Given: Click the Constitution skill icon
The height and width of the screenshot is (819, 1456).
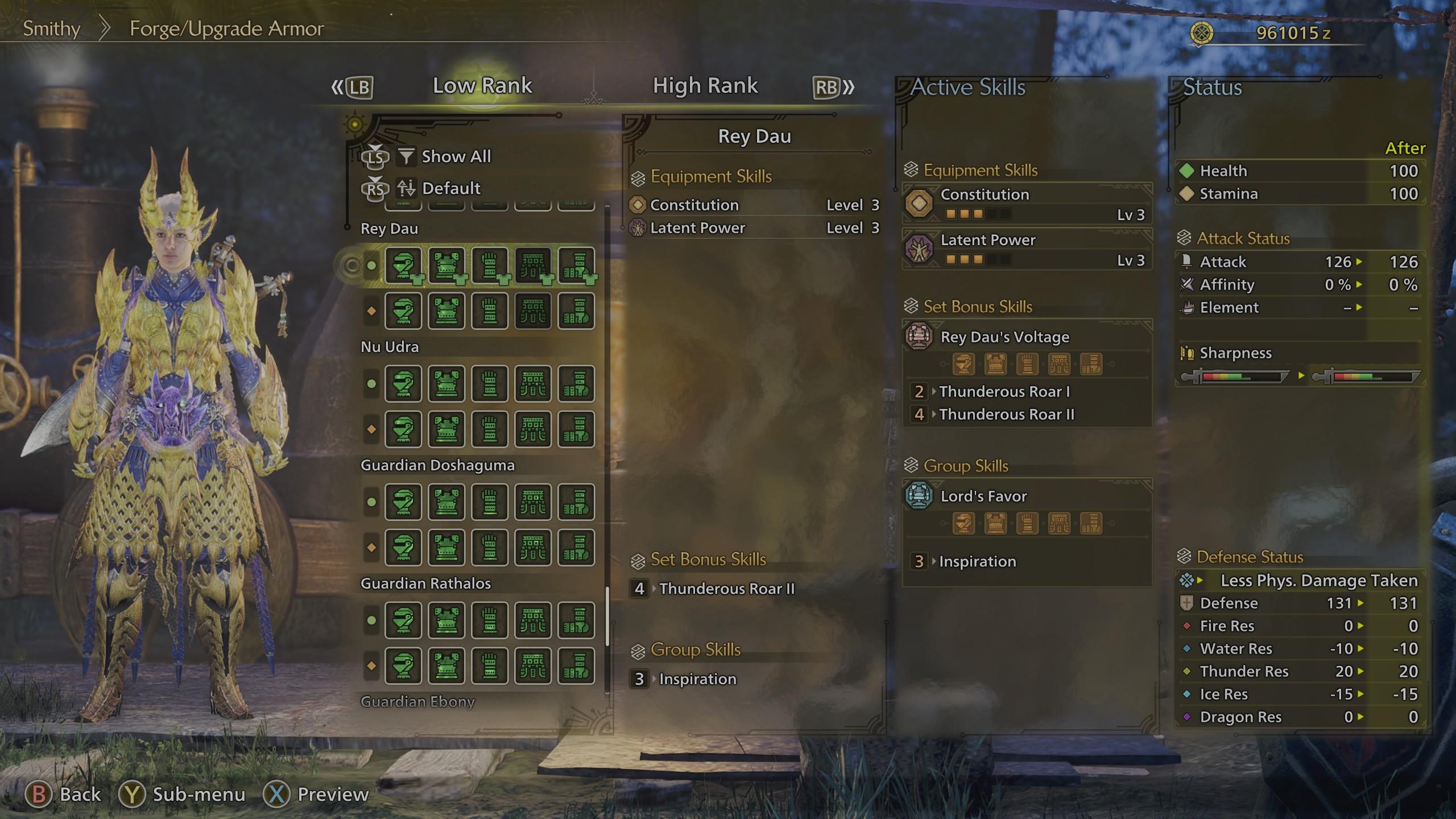Looking at the screenshot, I should [920, 203].
